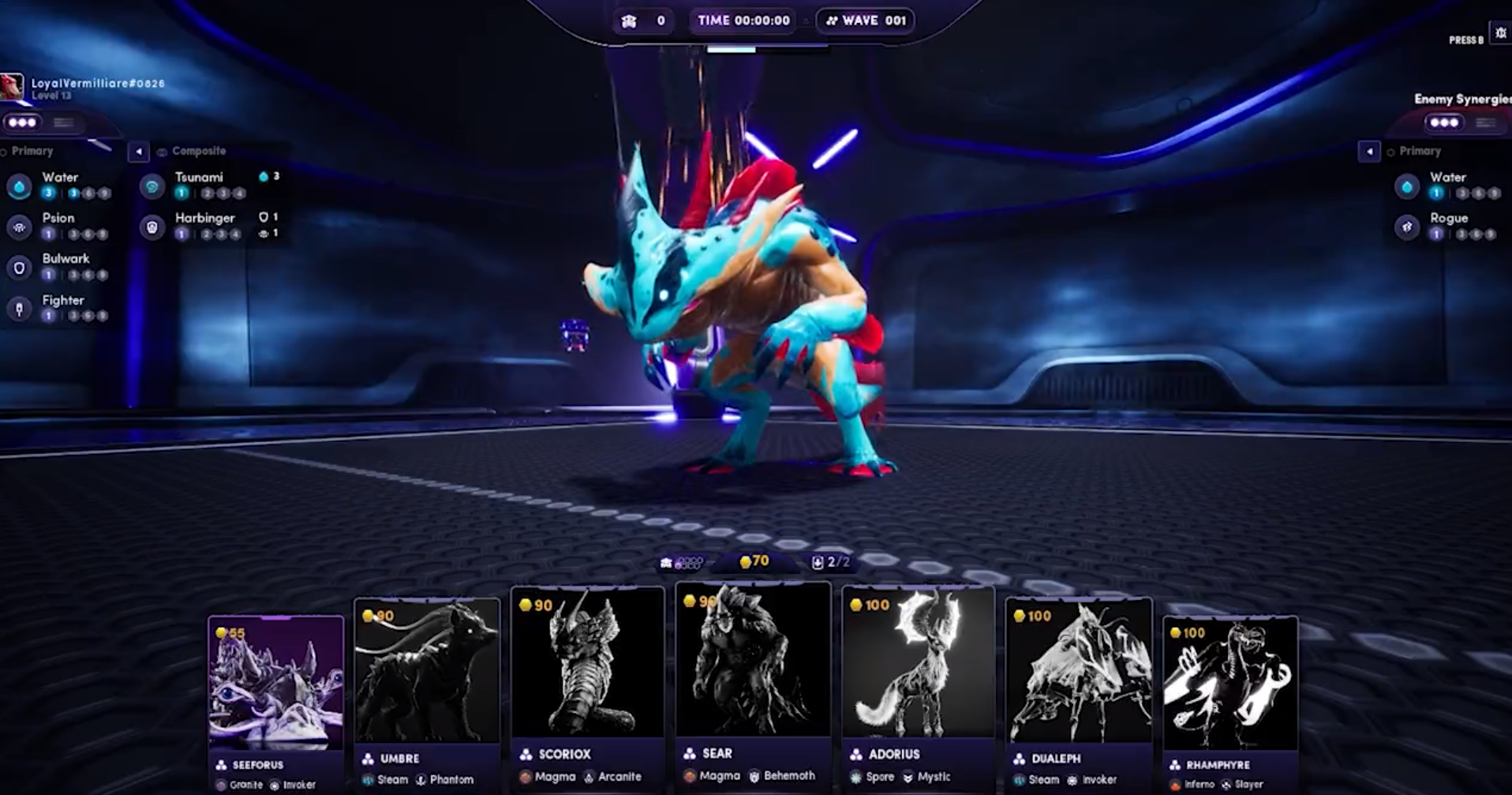Image resolution: width=1512 pixels, height=795 pixels.
Task: Toggle the player synergy dots view
Action: click(22, 122)
